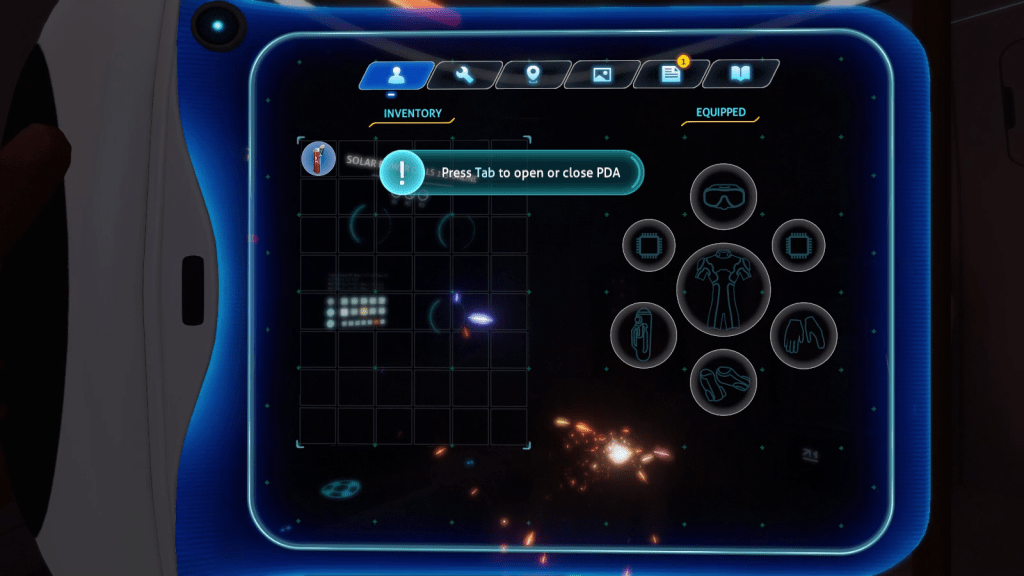Open the Beacon Manager location pin tab

[x=533, y=75]
